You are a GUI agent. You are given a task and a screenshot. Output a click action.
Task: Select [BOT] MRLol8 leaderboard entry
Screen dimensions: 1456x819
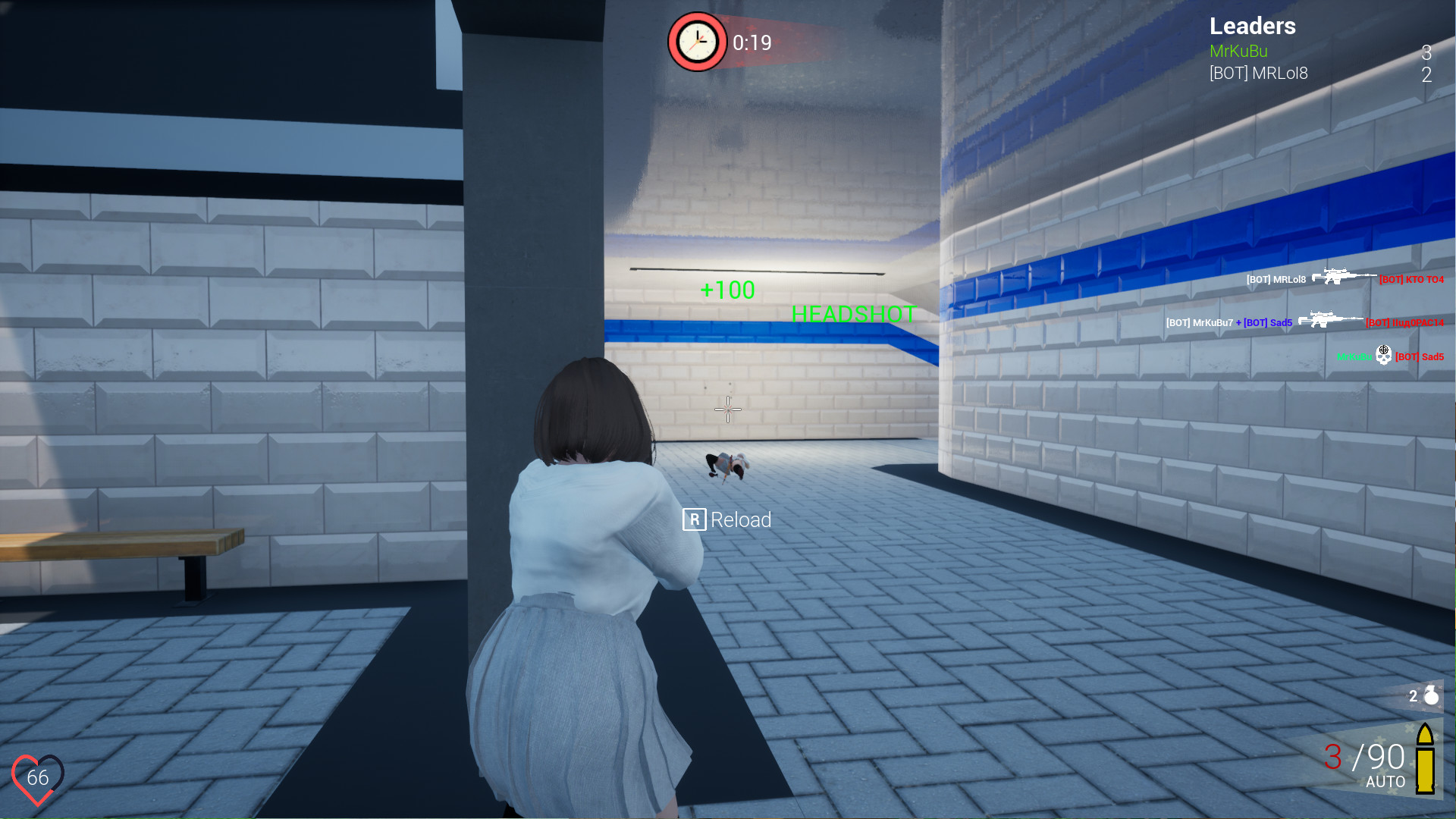[1260, 73]
